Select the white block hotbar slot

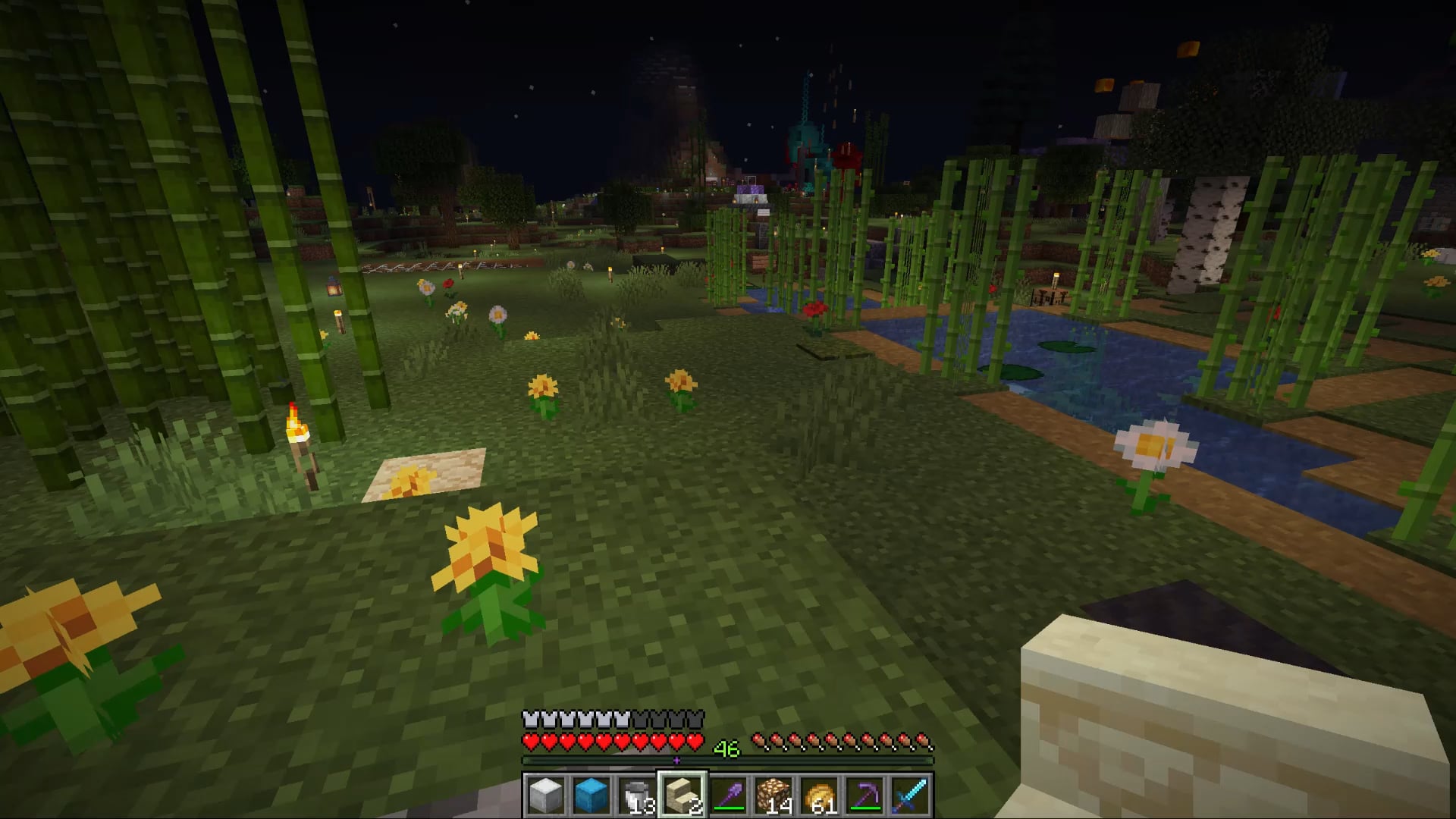click(546, 795)
